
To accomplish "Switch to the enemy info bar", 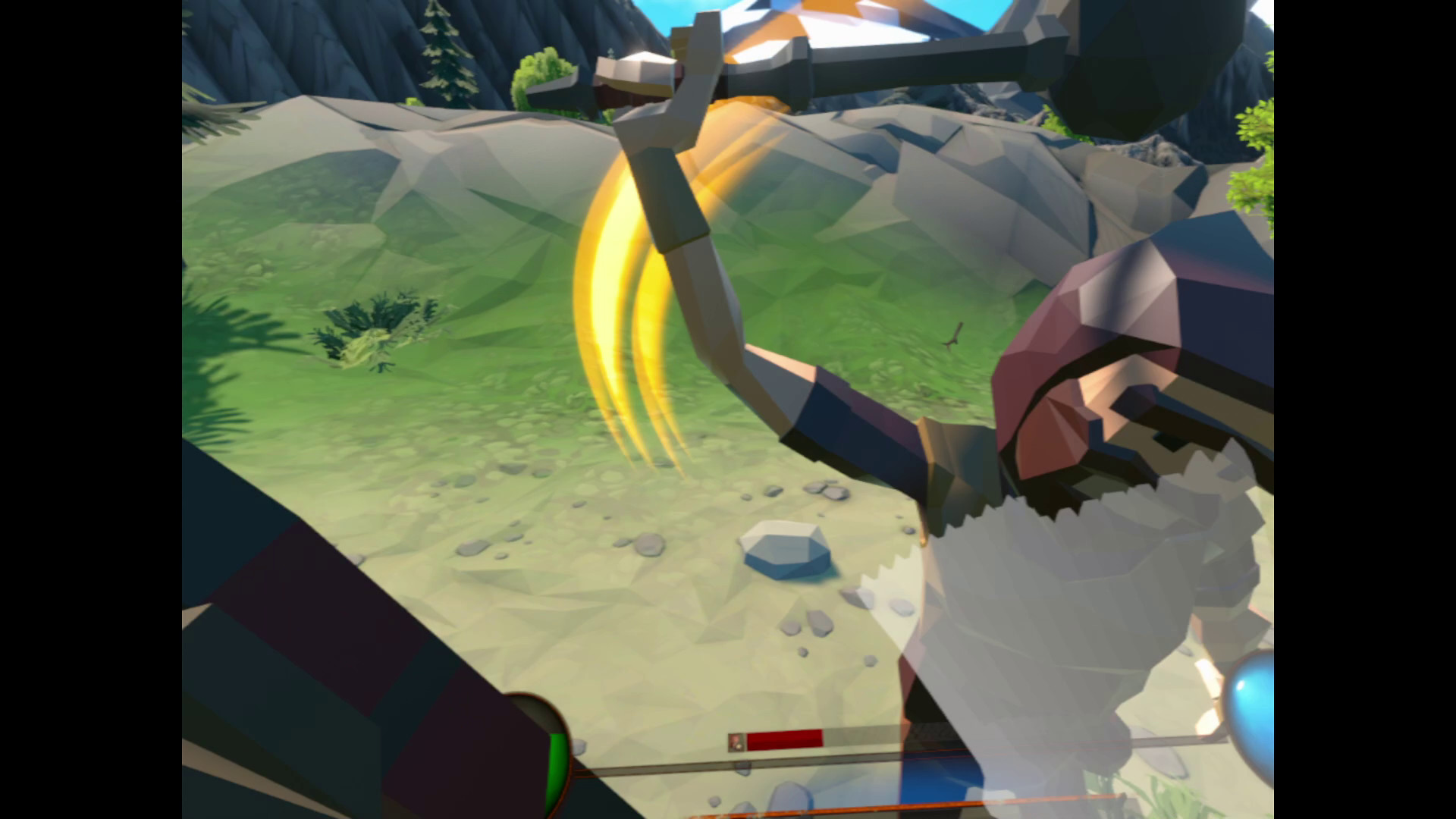I will click(804, 738).
